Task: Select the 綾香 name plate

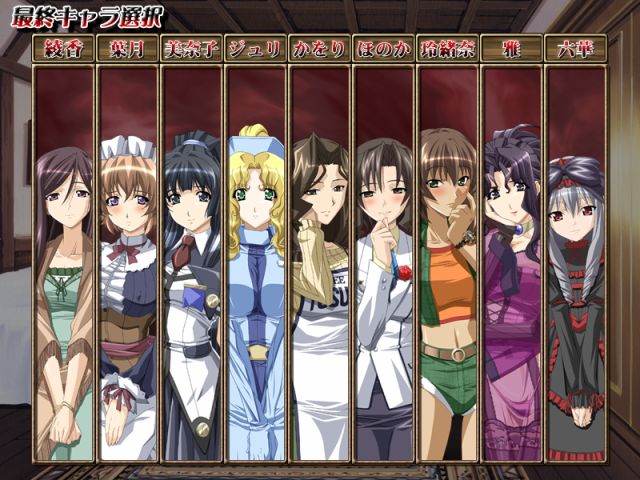Action: 64,48
